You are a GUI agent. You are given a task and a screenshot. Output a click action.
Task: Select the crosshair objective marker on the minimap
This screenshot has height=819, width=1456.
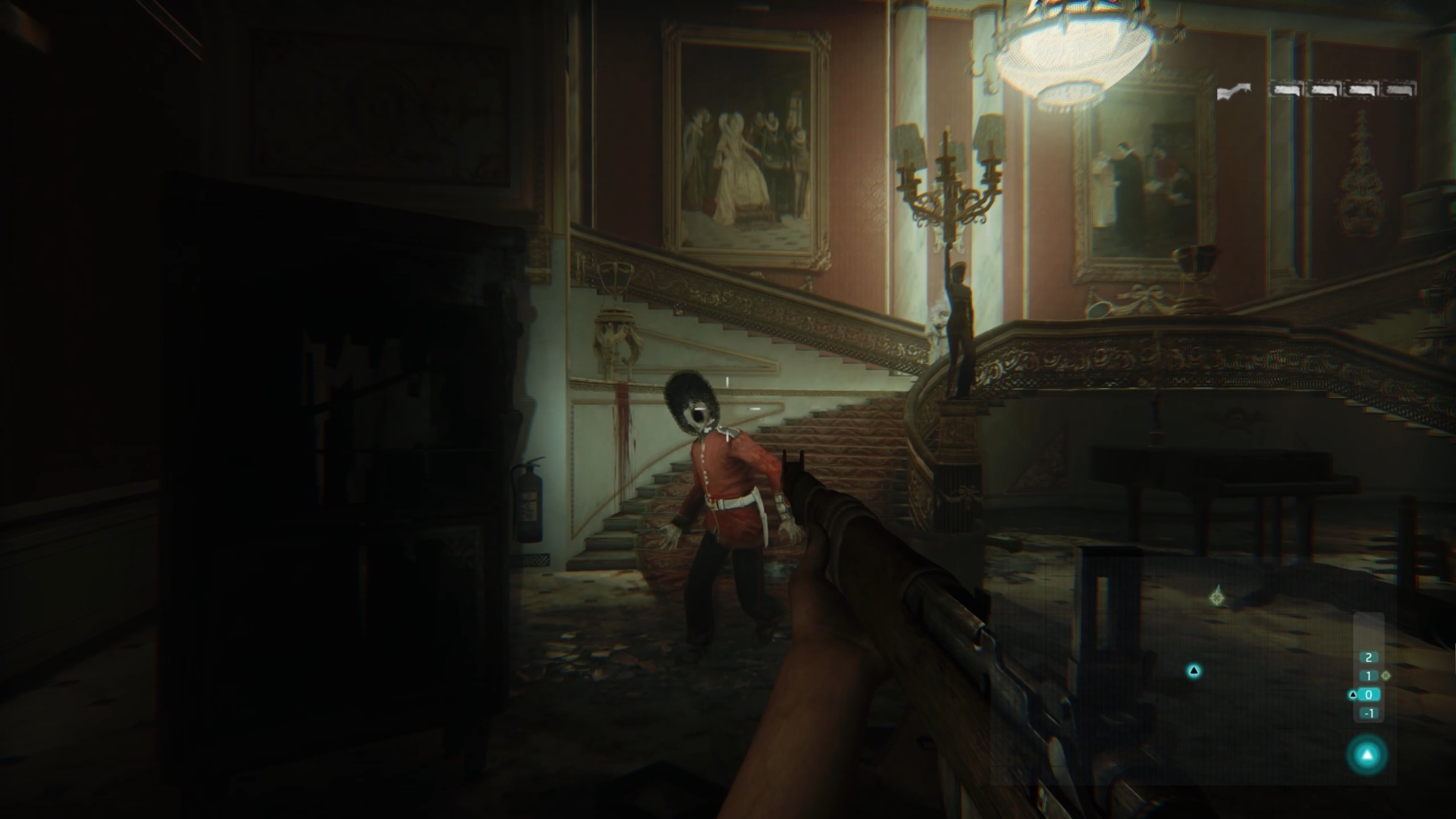click(1217, 598)
